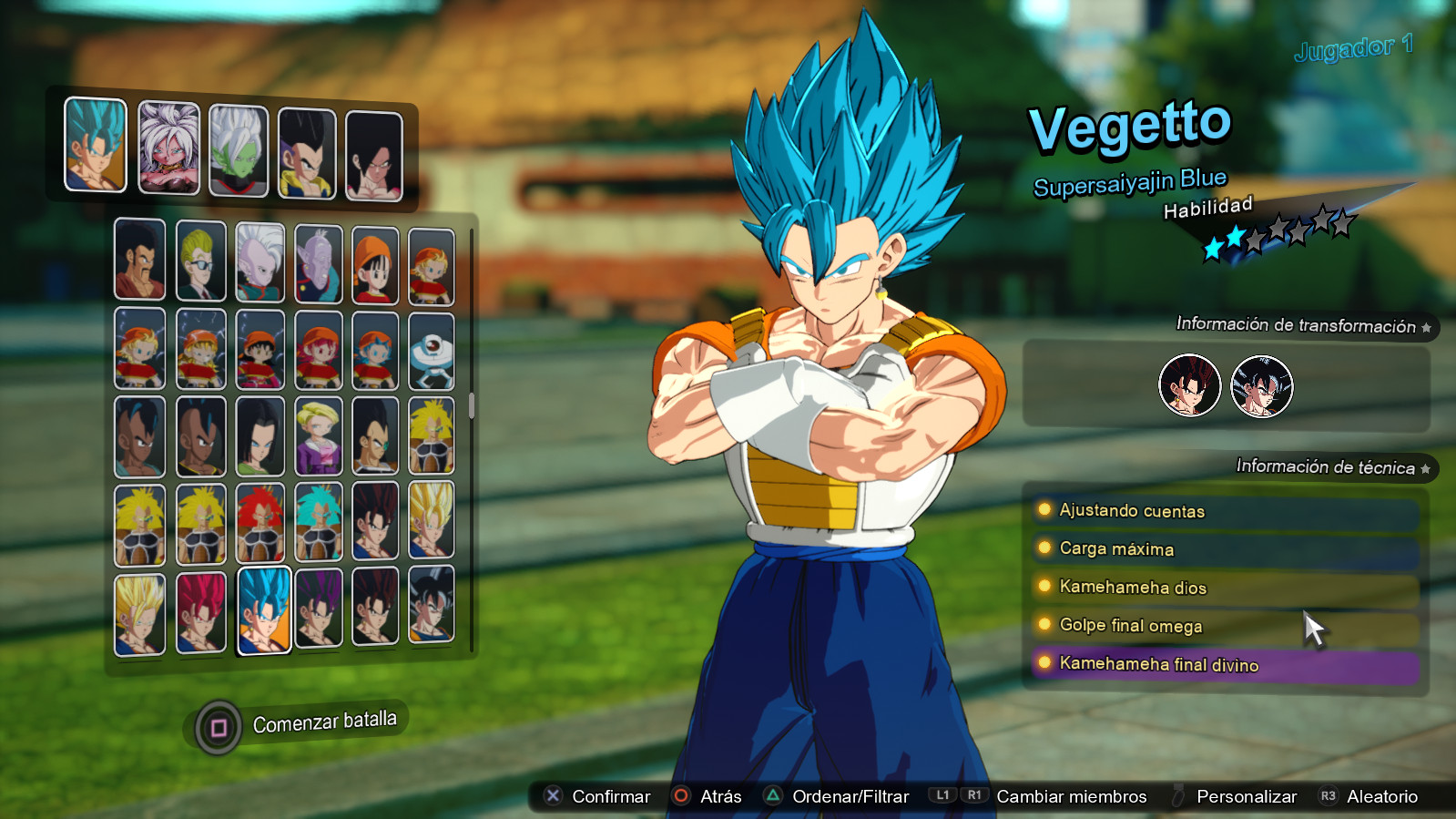Select the Android 18 character portrait

(319, 433)
